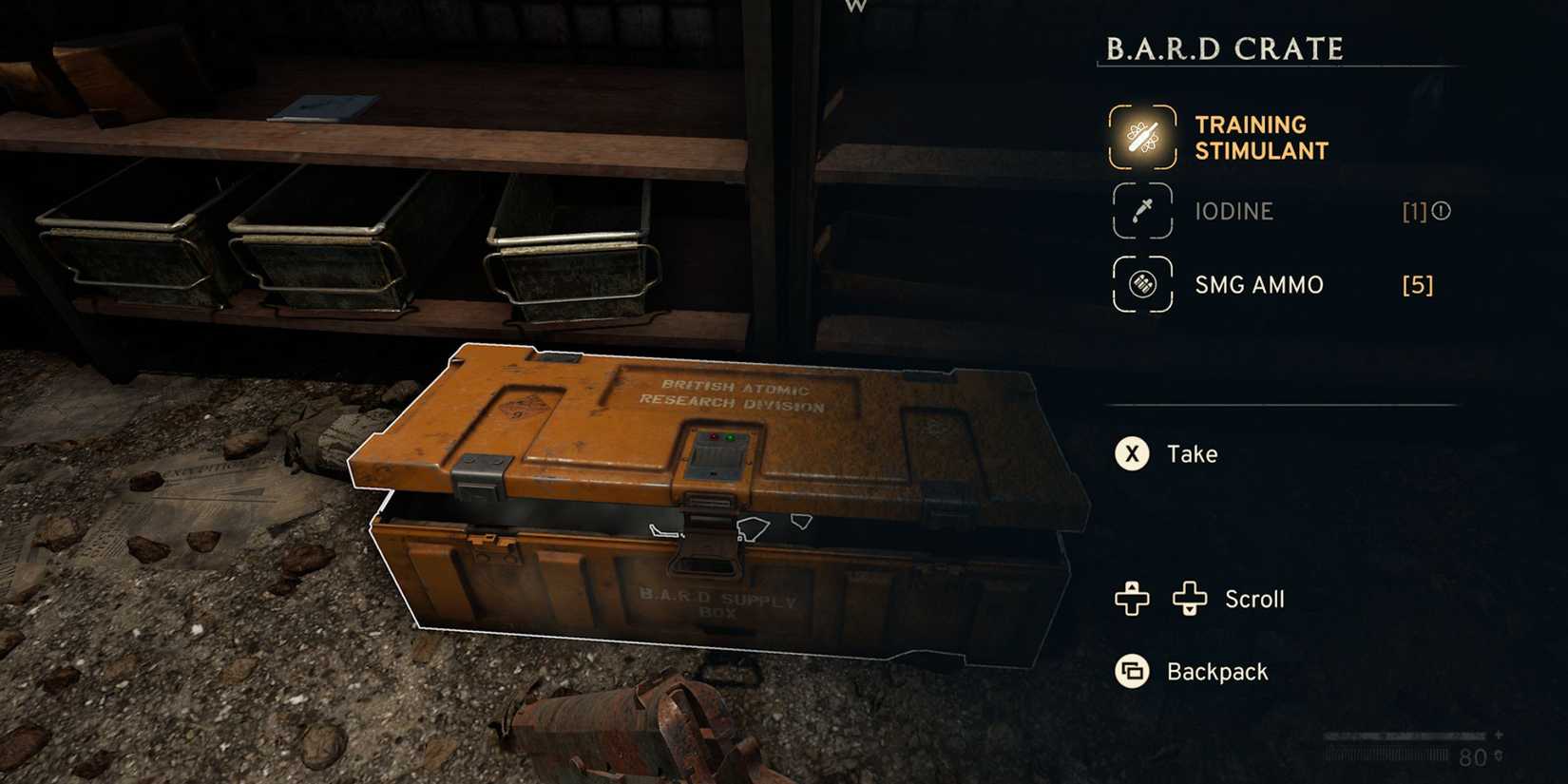Click the W compass marker at the top
Image resolution: width=1568 pixels, height=784 pixels.
coord(854,8)
